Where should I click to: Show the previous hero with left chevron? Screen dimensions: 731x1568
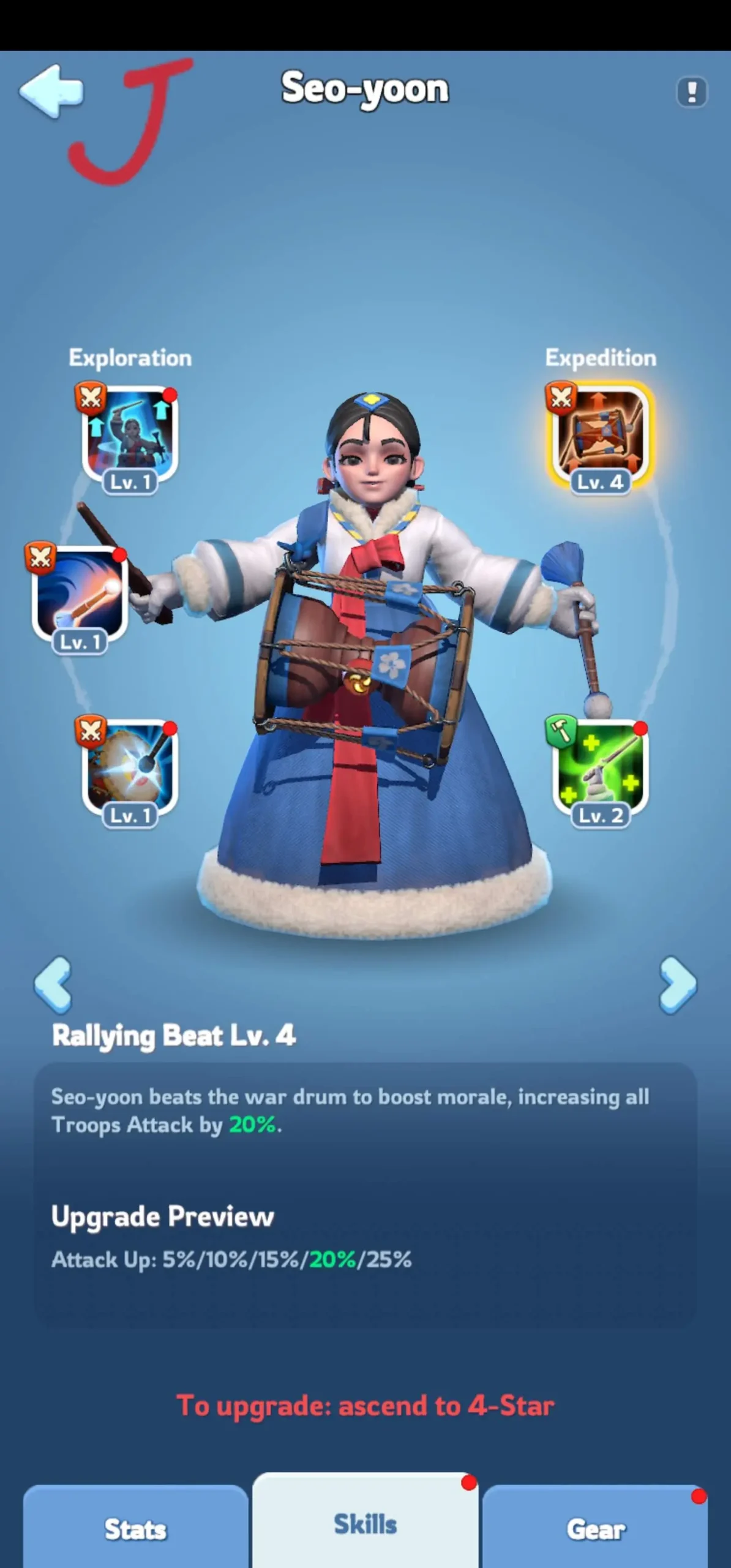click(x=54, y=984)
